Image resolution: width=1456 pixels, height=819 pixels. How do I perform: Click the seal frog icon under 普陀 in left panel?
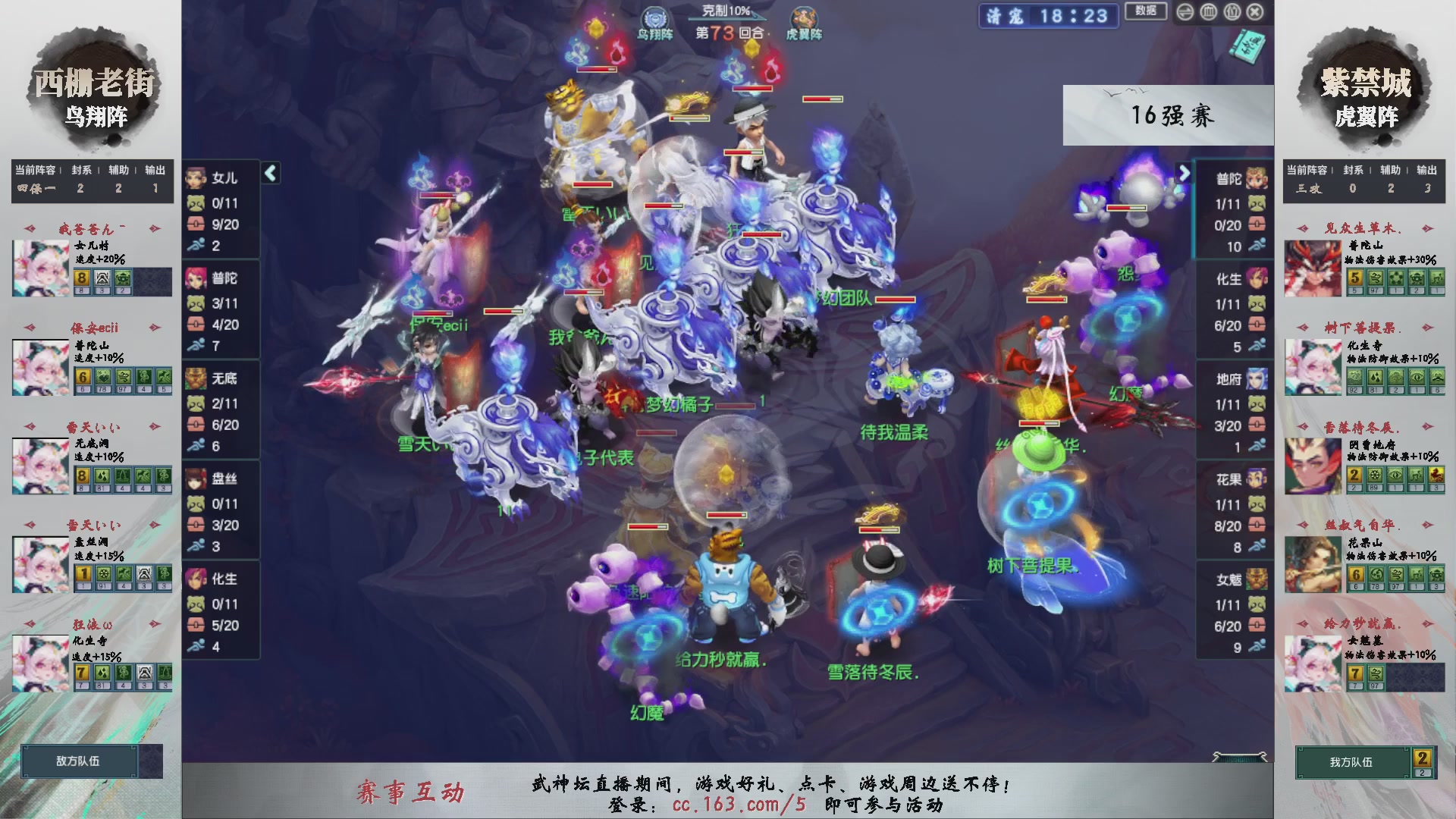pyautogui.click(x=196, y=302)
